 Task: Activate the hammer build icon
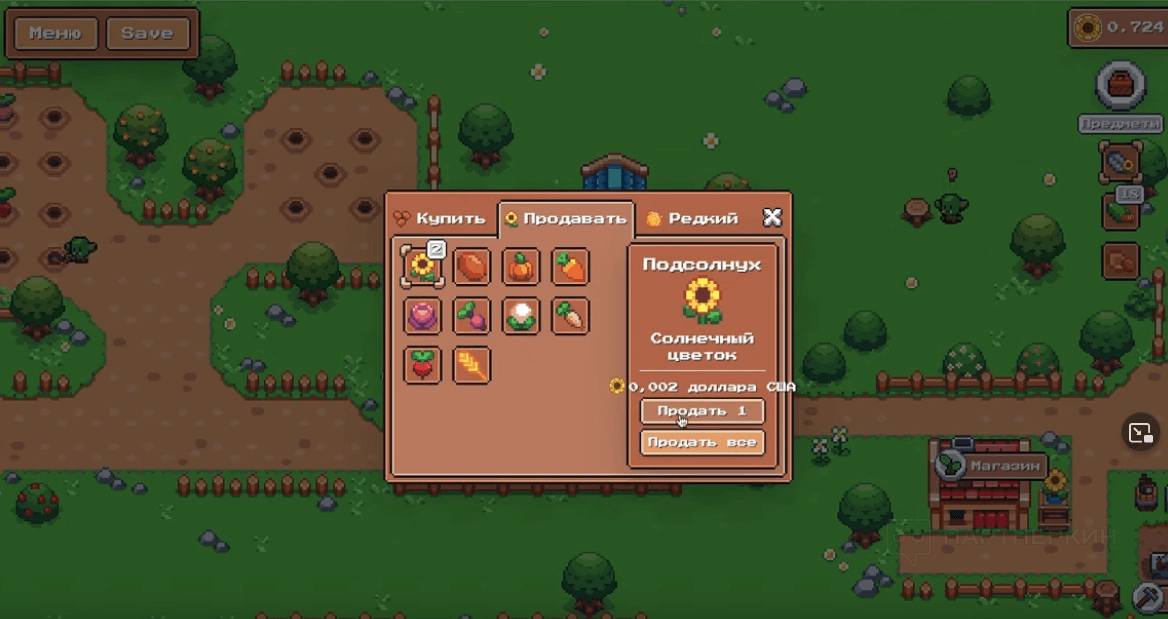coord(1146,598)
